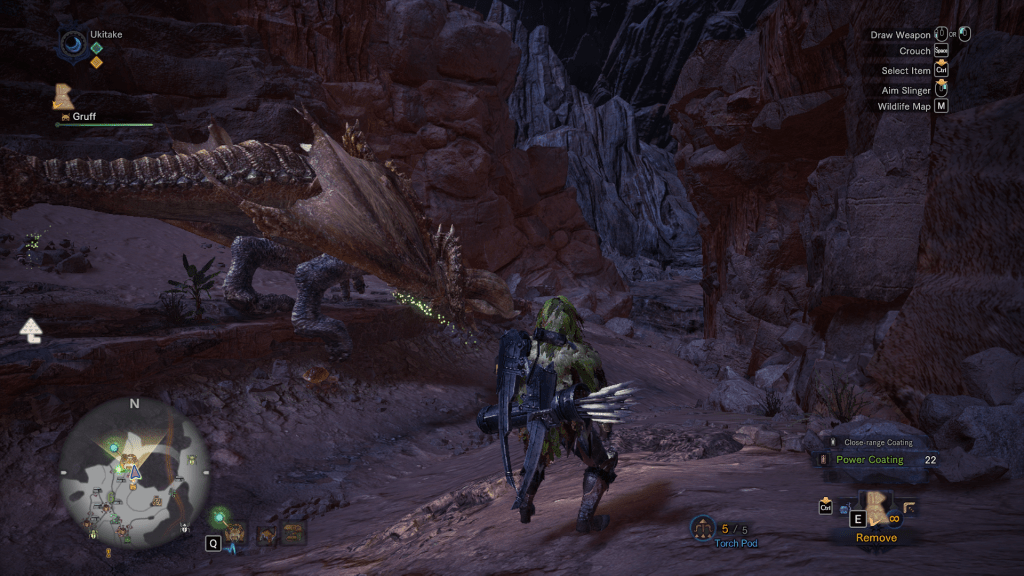The image size is (1024, 576).
Task: Click the moon emblem beside Ukitake
Action: pos(72,45)
